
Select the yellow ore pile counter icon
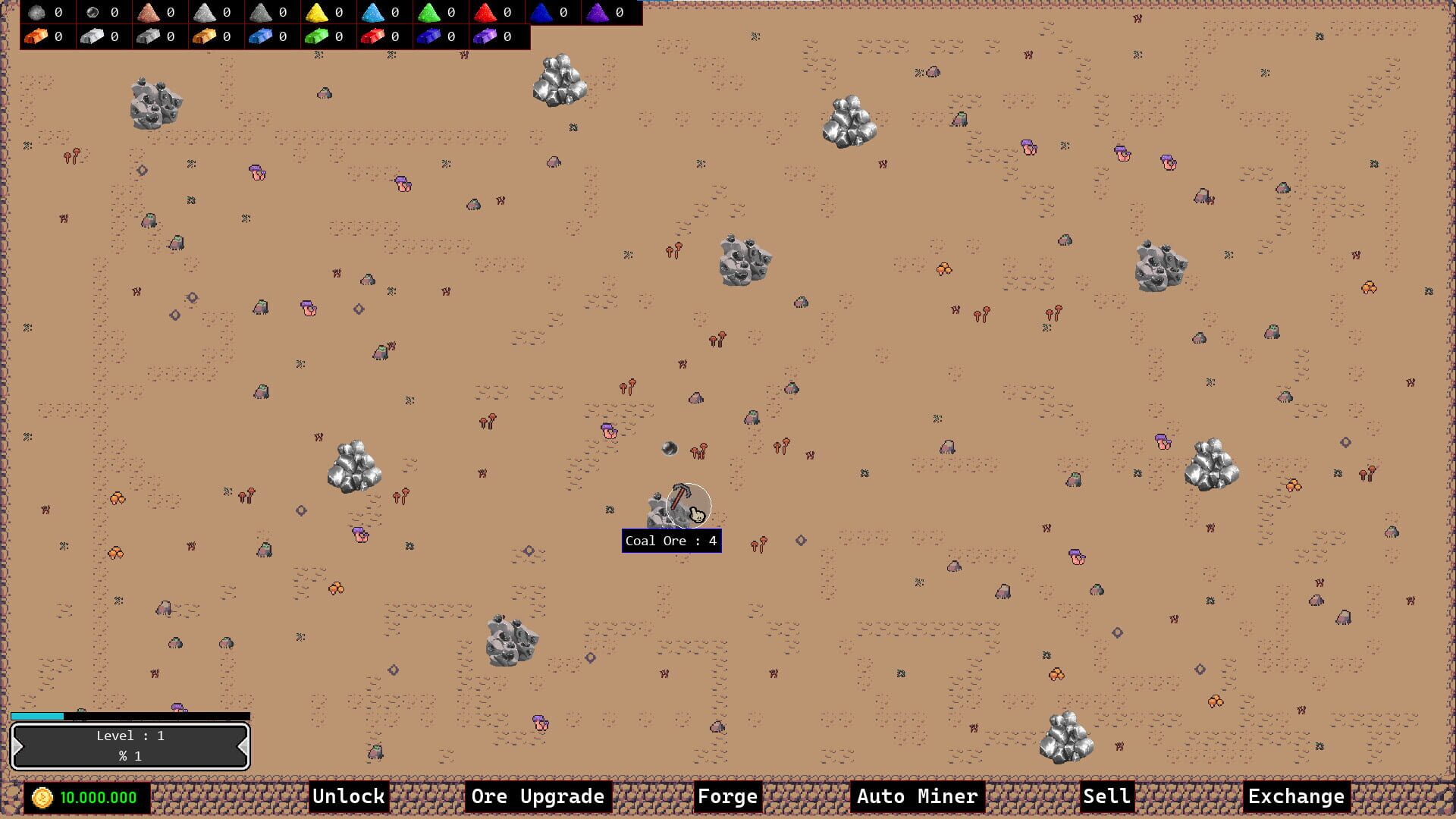(x=317, y=12)
